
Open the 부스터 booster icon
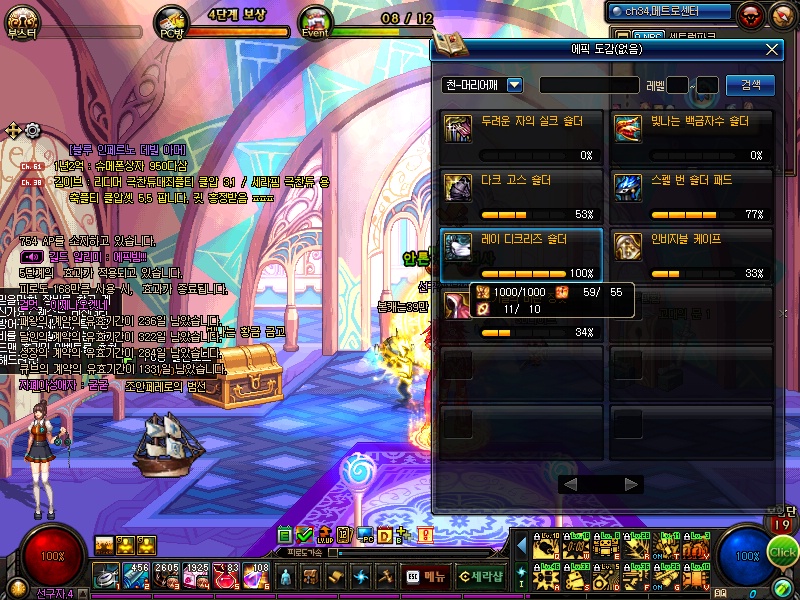coord(21,20)
